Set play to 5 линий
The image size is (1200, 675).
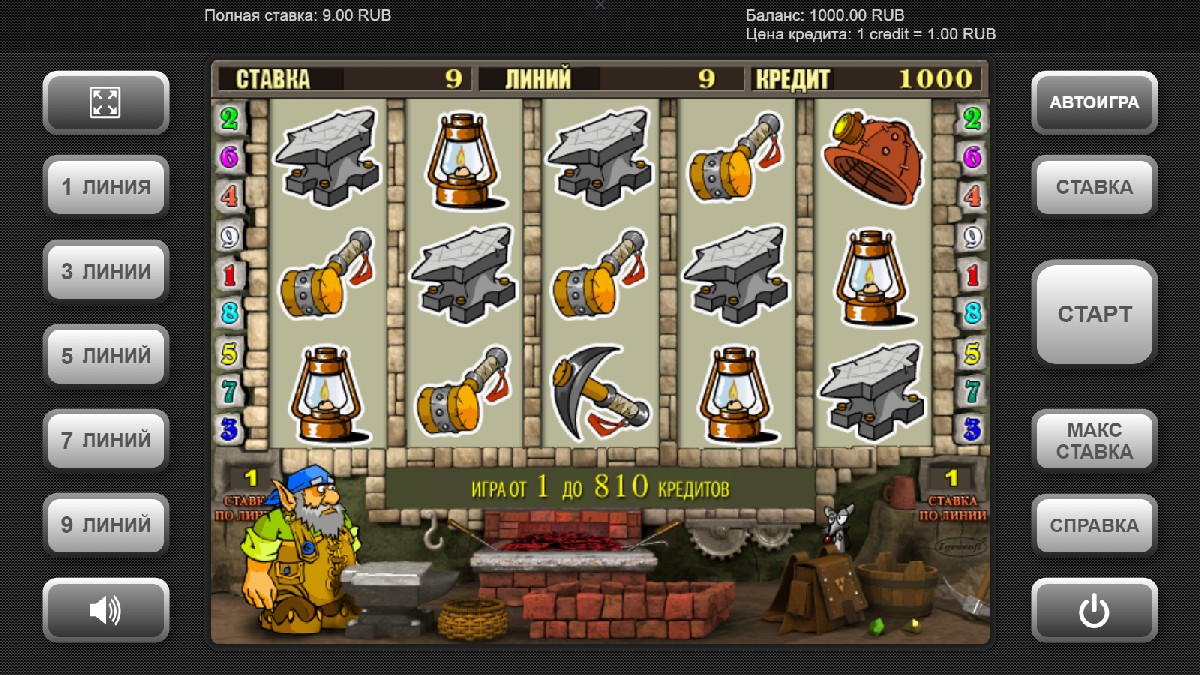(x=105, y=356)
